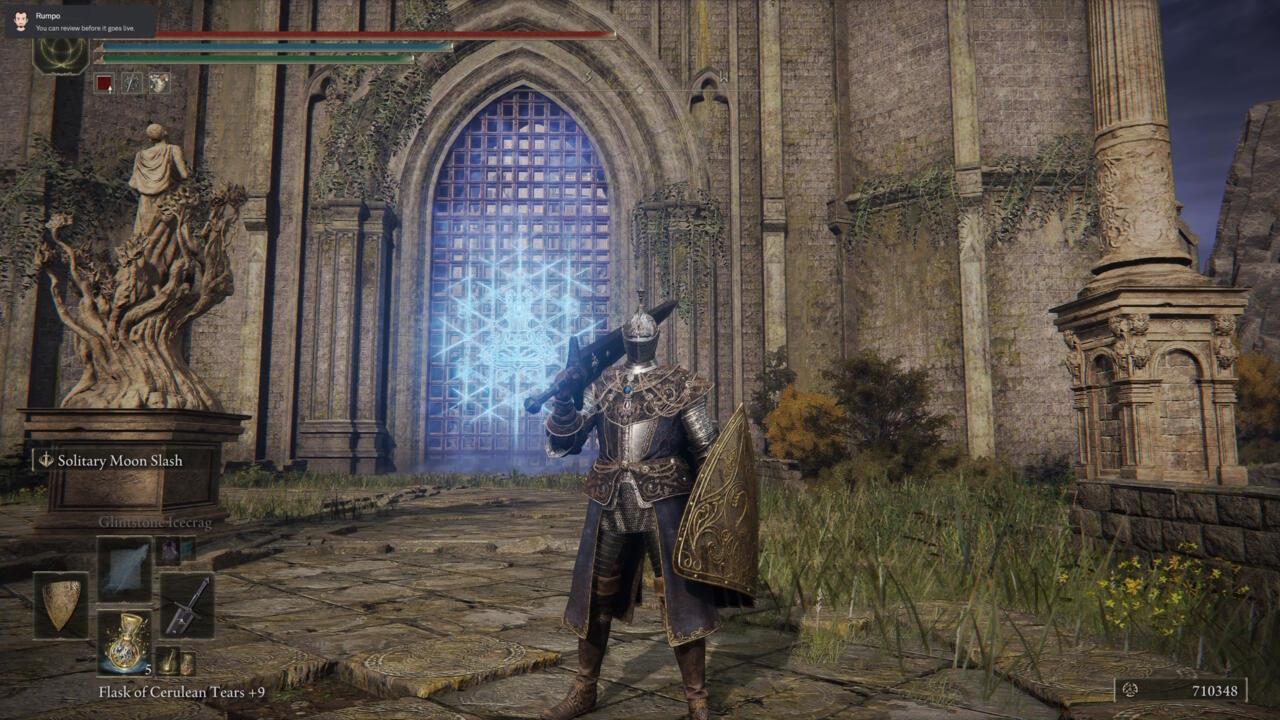The width and height of the screenshot is (1280, 720).
Task: Click the golden Great Rune emblem
Action: (60, 55)
